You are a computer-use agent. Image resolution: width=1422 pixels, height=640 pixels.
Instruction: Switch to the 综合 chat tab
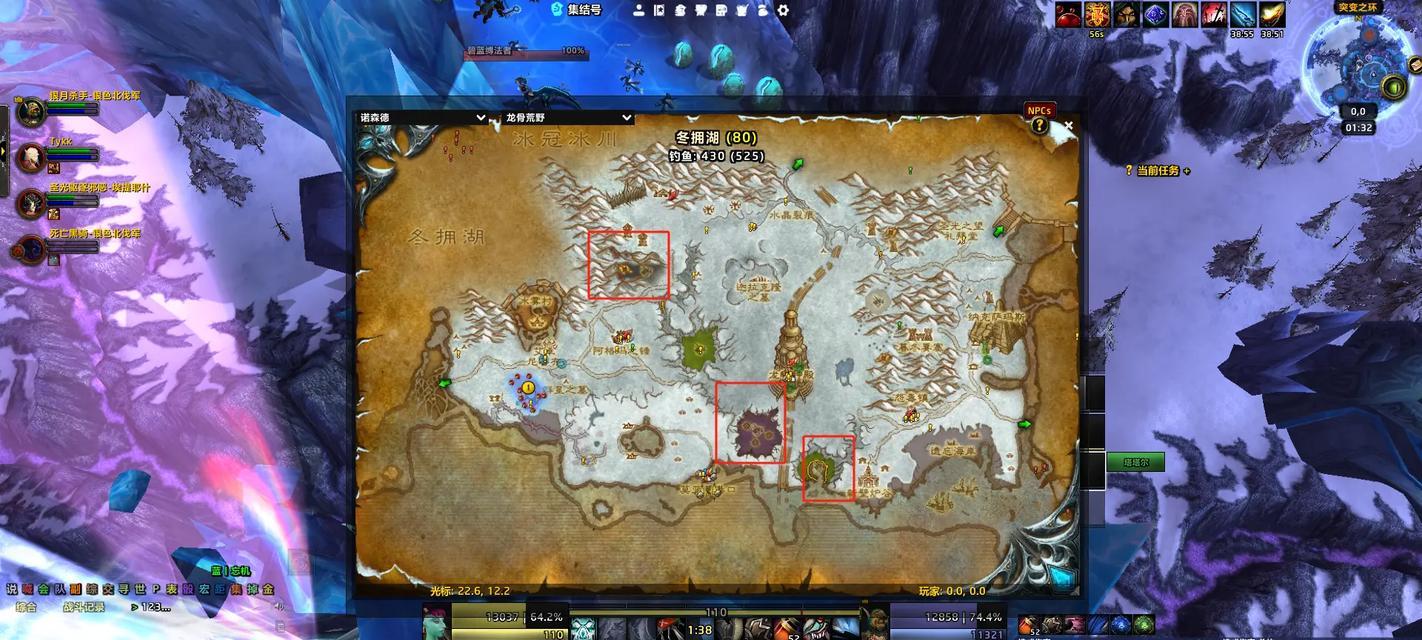point(26,606)
